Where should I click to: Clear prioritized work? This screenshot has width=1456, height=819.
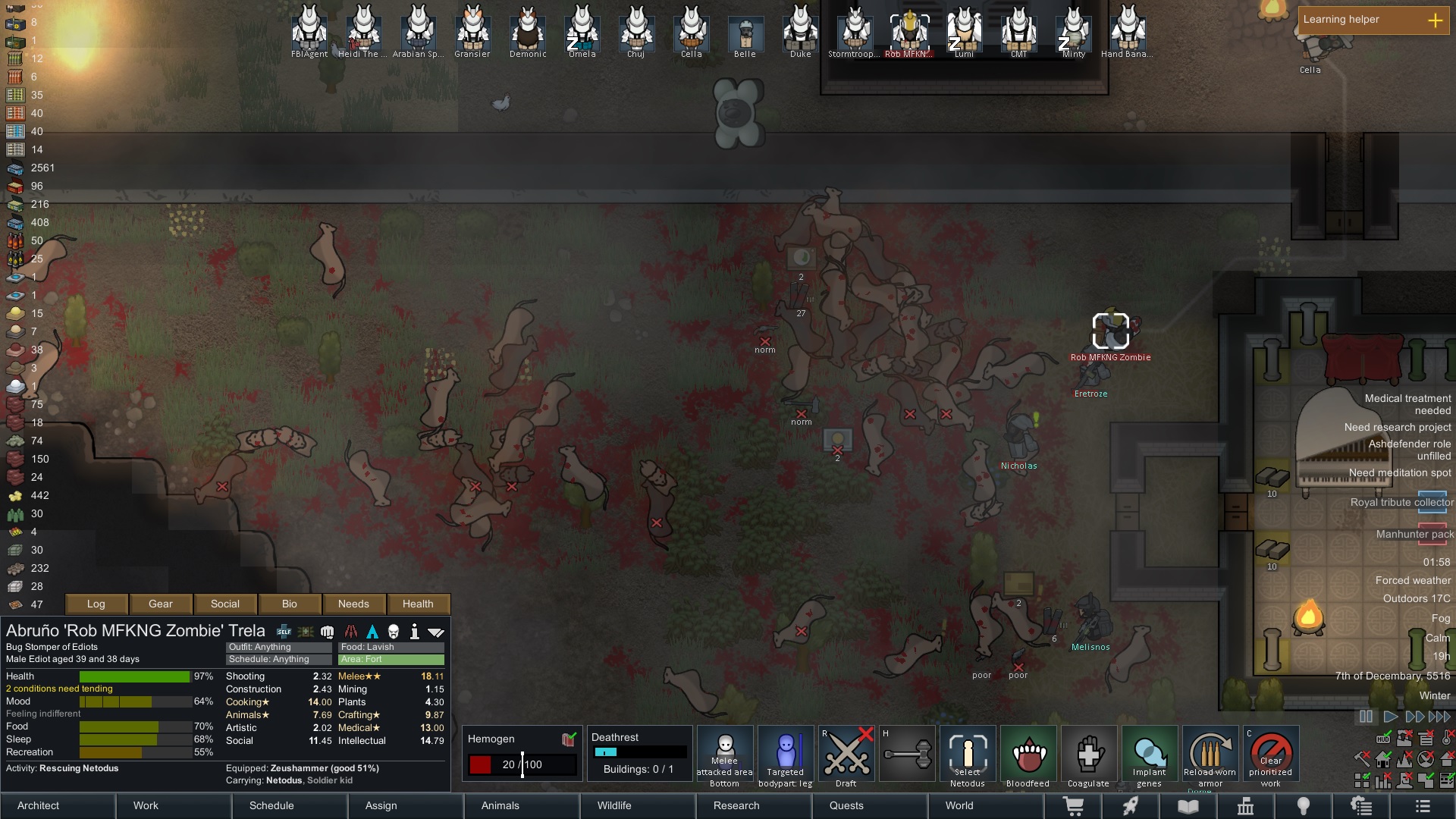click(1271, 756)
